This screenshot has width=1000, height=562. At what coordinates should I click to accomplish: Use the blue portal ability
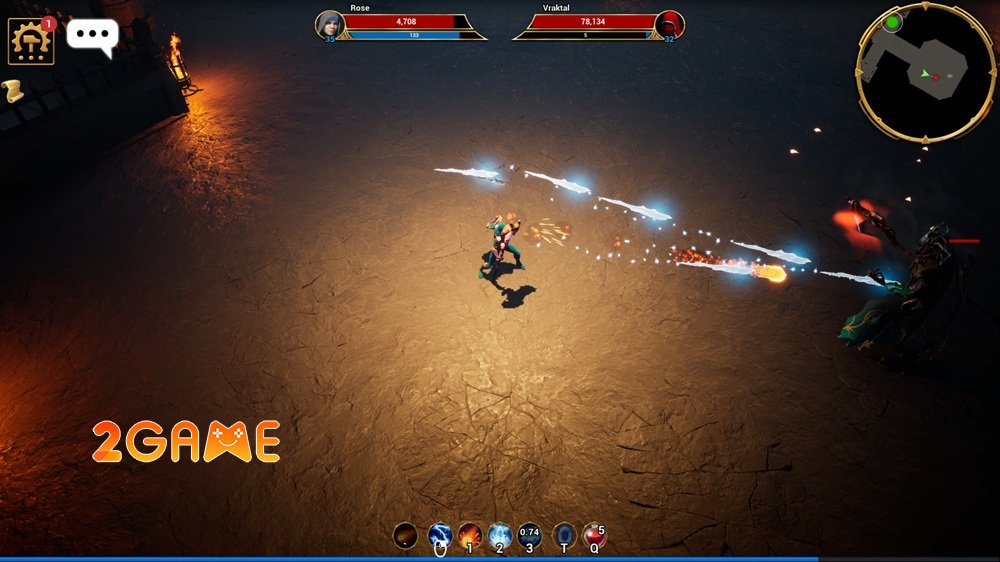(x=564, y=535)
